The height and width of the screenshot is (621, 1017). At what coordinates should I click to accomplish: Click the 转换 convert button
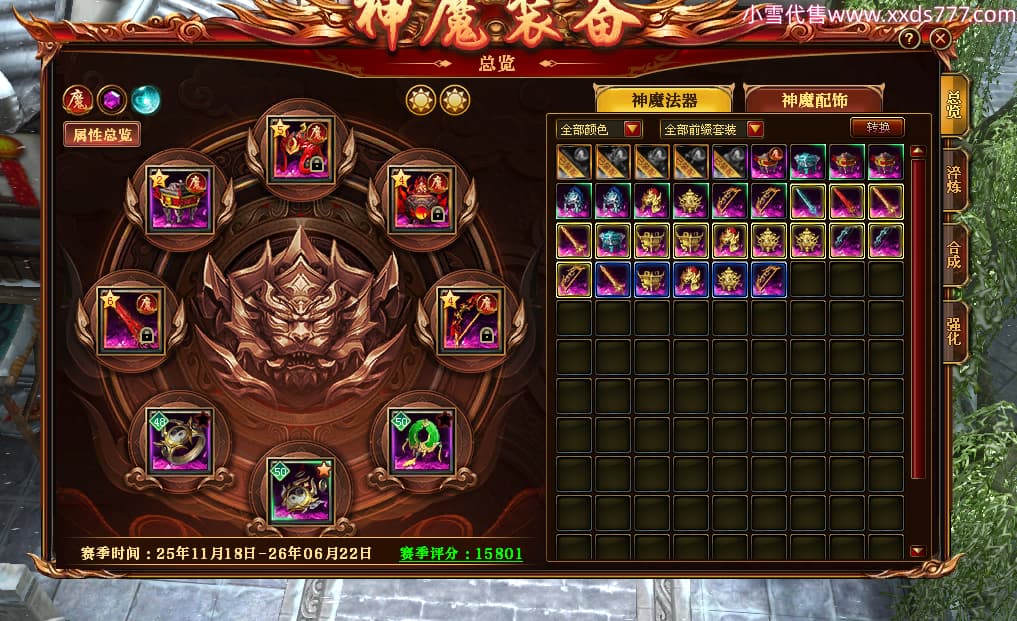coord(877,128)
